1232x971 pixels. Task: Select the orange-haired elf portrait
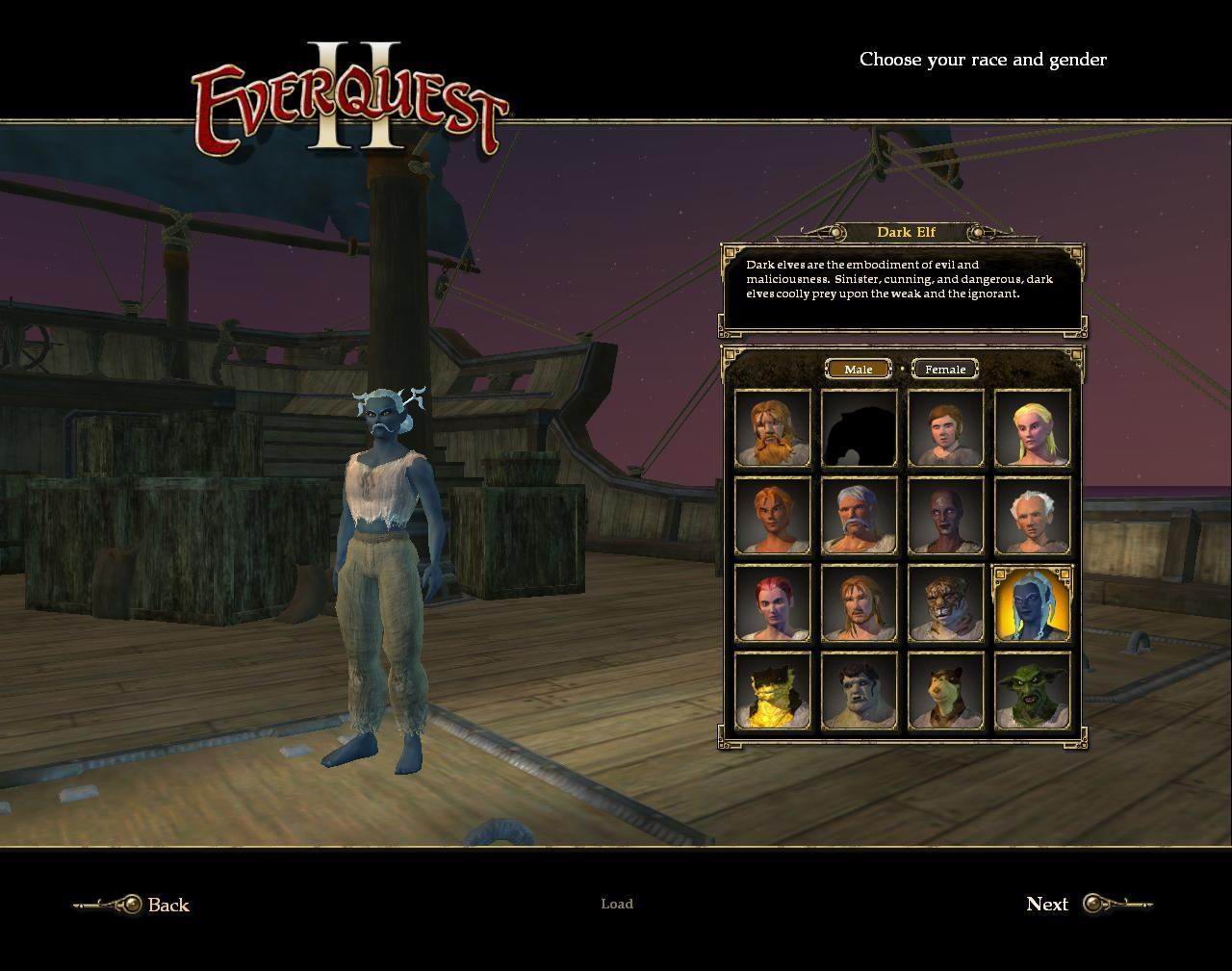tap(773, 516)
